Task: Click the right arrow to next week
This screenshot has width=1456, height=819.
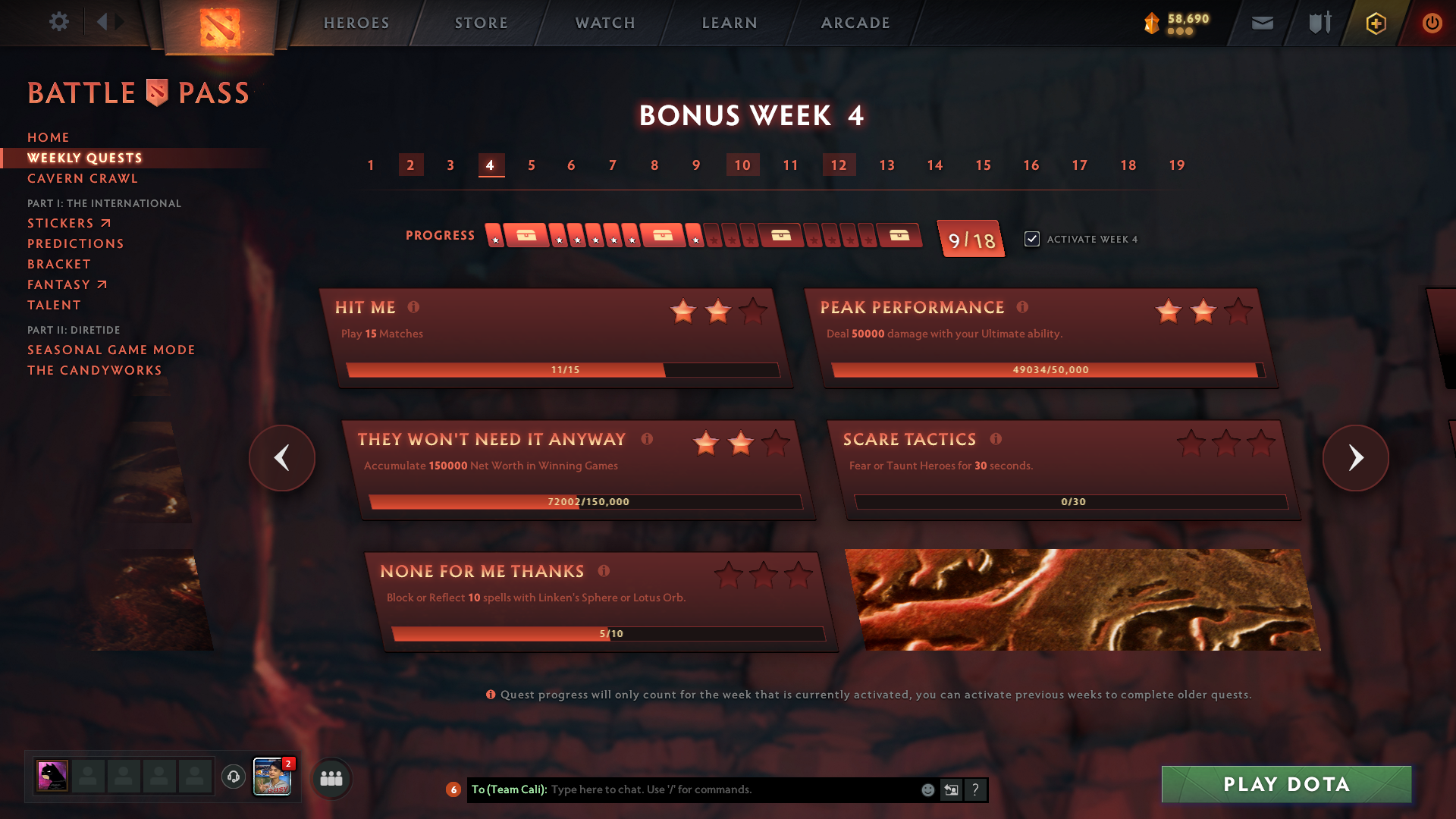Action: pos(1356,457)
